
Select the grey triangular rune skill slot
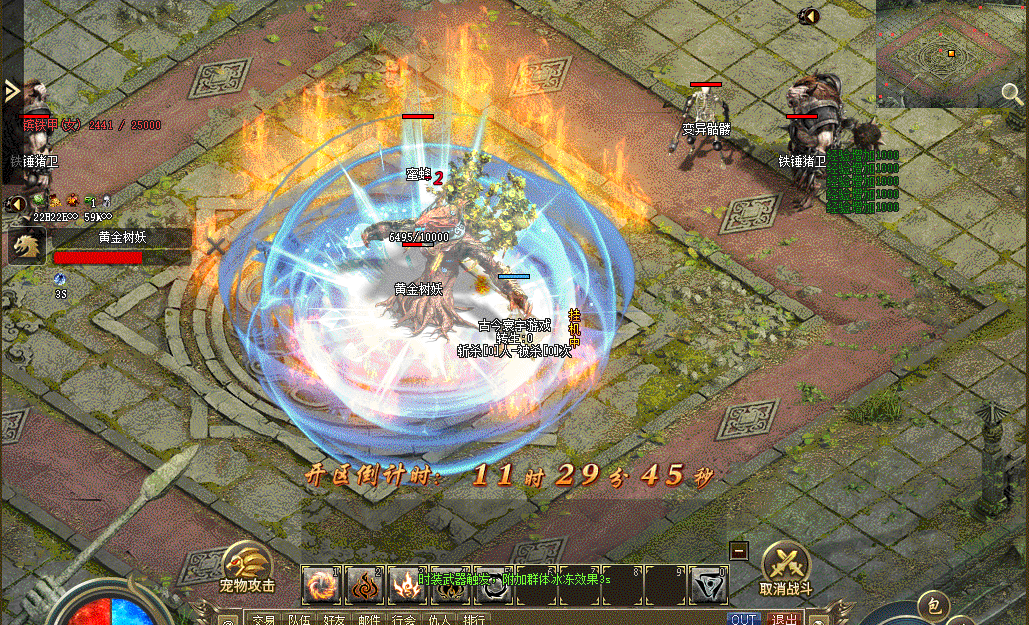tap(708, 585)
